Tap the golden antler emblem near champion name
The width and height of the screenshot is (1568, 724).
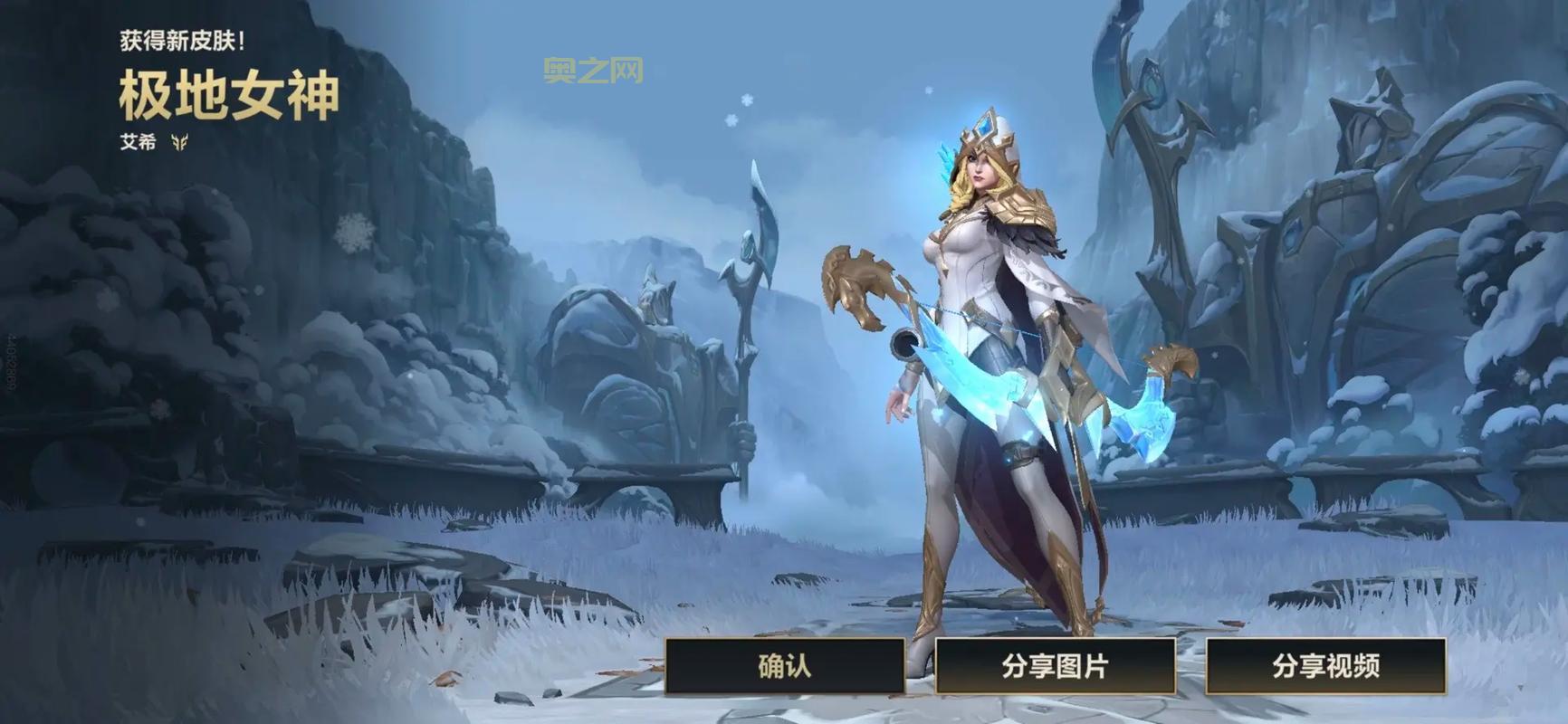coord(179,142)
